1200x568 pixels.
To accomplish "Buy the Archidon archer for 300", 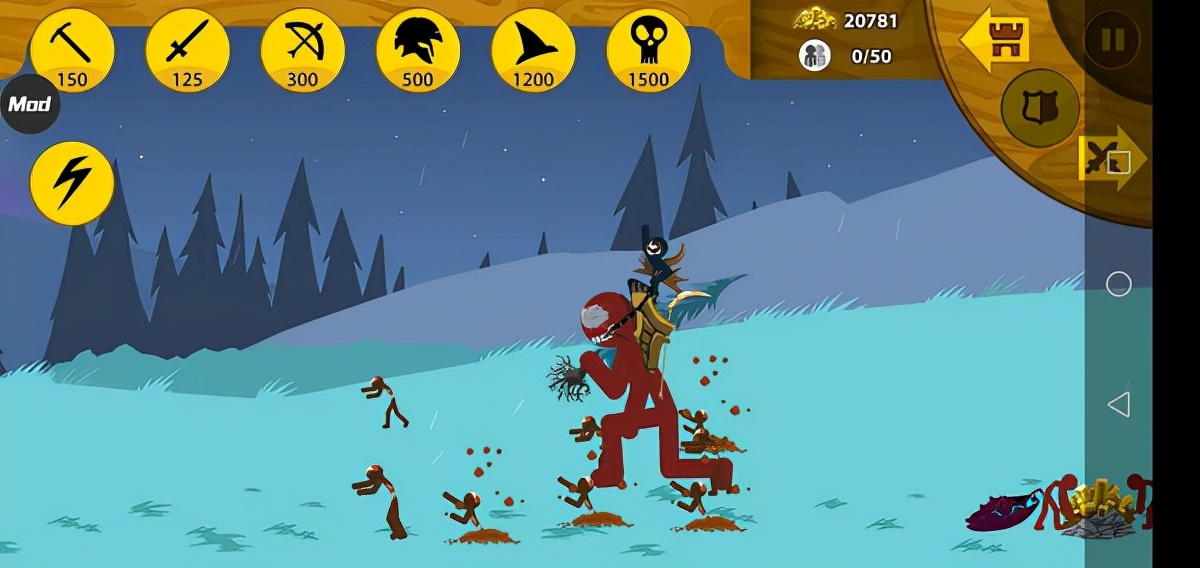I will 302,50.
